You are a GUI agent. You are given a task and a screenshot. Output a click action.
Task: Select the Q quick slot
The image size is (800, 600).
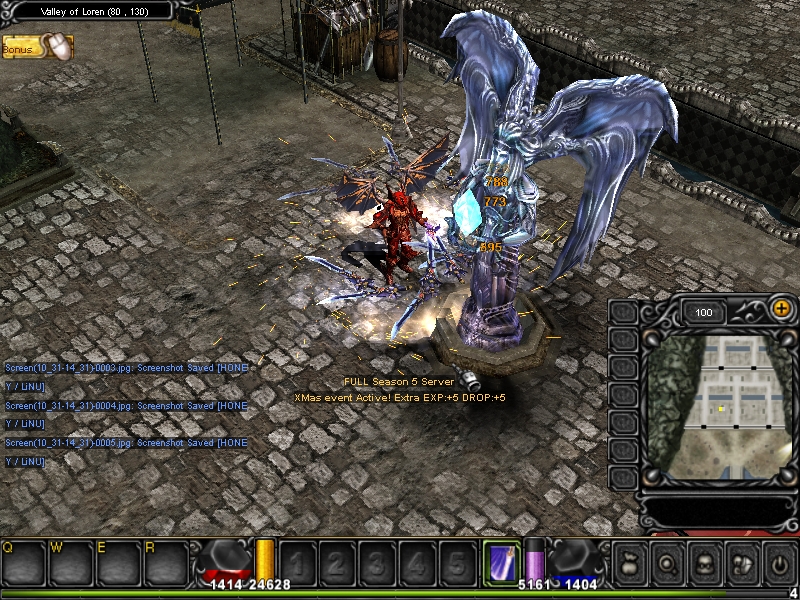[x=23, y=563]
